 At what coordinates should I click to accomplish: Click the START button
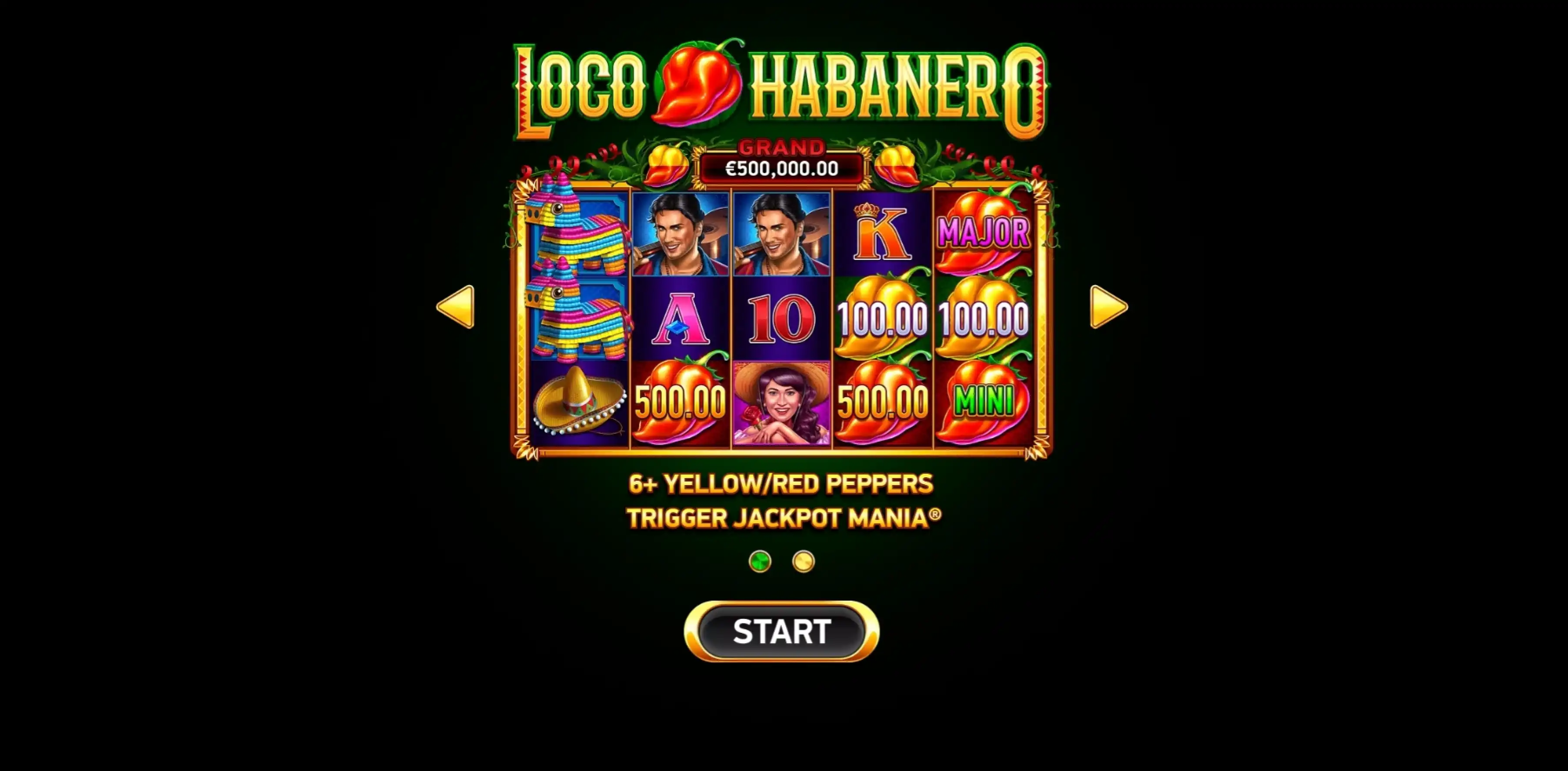781,631
